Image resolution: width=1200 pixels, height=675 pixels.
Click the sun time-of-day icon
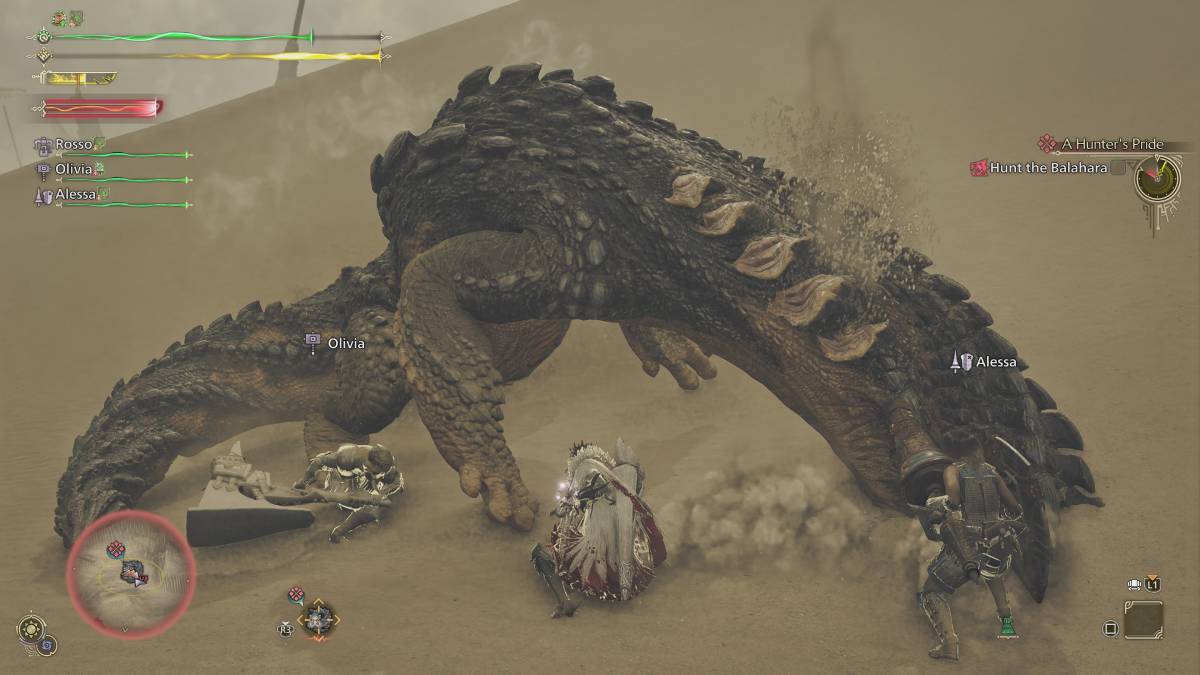(x=29, y=630)
